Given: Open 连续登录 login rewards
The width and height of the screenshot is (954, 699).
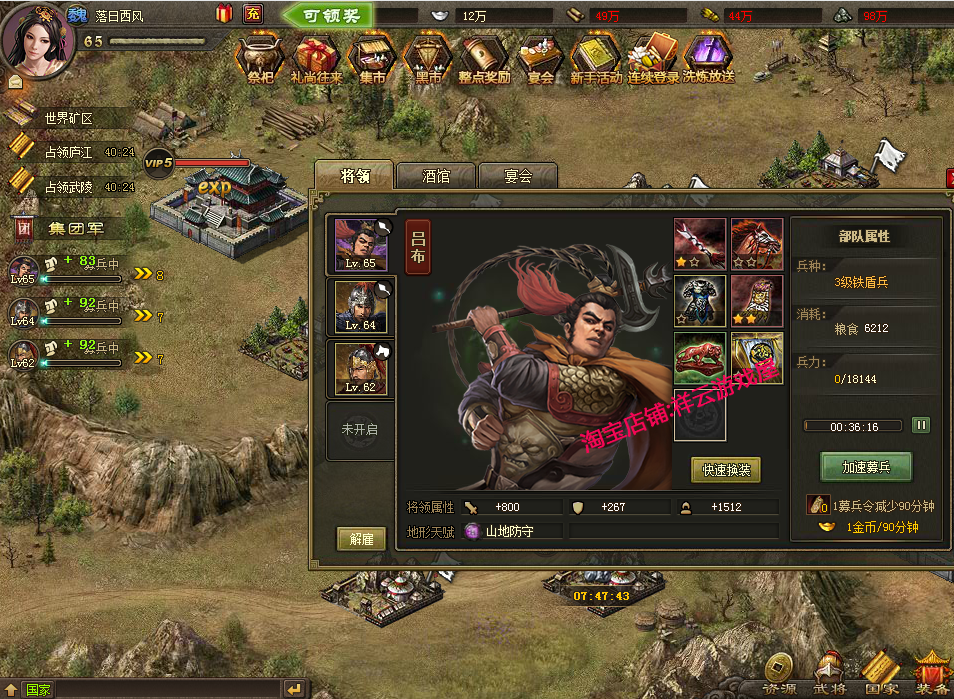Looking at the screenshot, I should point(653,58).
